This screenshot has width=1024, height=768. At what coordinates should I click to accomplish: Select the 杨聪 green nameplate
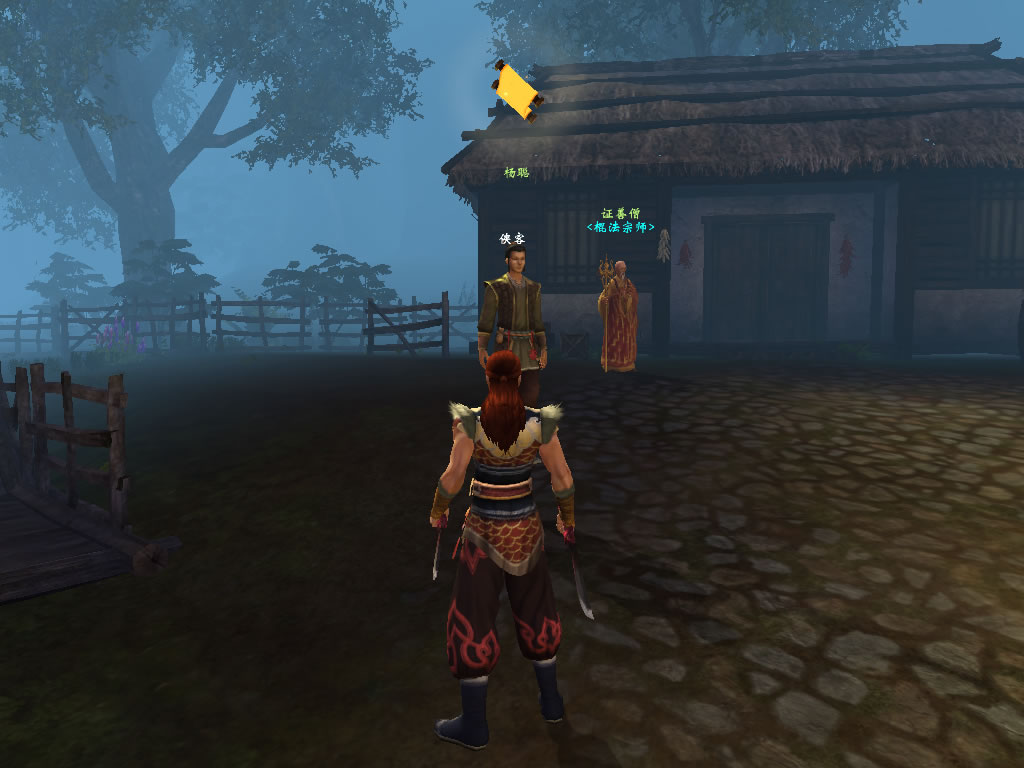[516, 173]
